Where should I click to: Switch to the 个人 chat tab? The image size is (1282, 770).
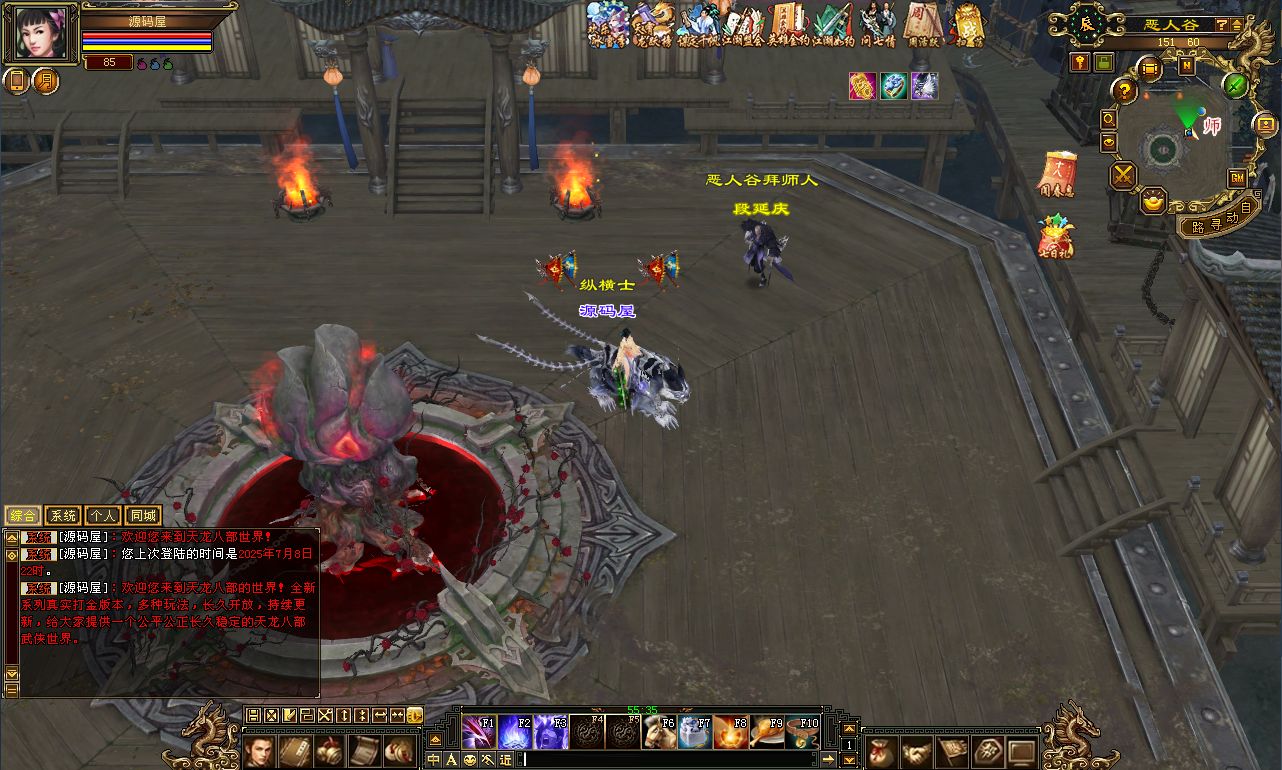click(x=102, y=516)
